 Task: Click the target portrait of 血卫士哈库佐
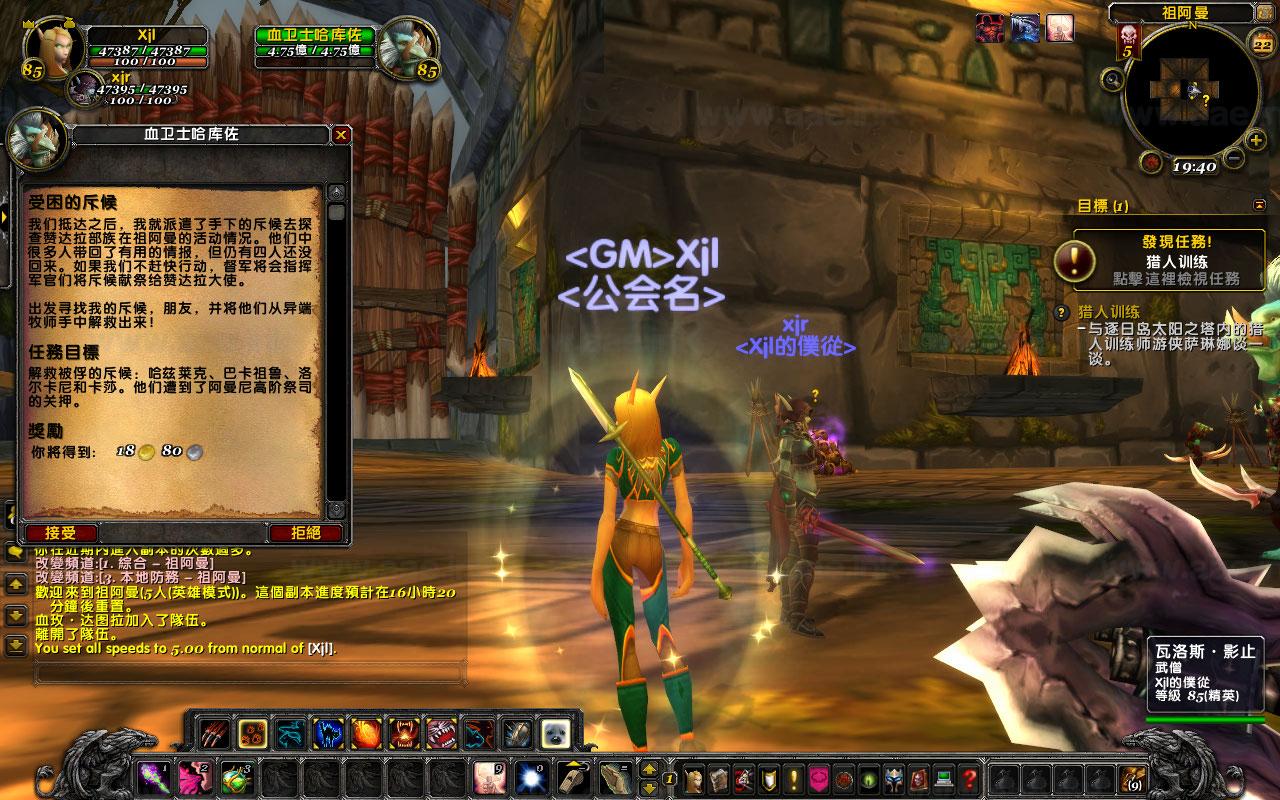click(x=406, y=47)
